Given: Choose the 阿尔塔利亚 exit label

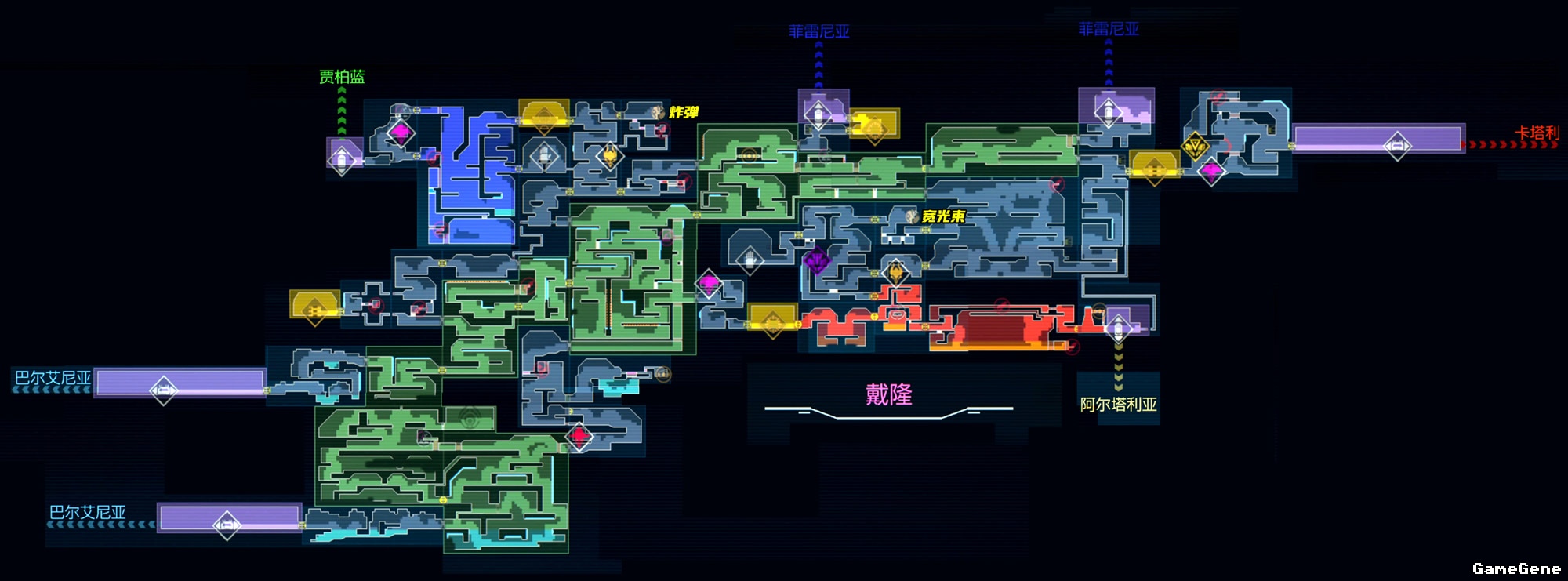Looking at the screenshot, I should pos(1118,405).
